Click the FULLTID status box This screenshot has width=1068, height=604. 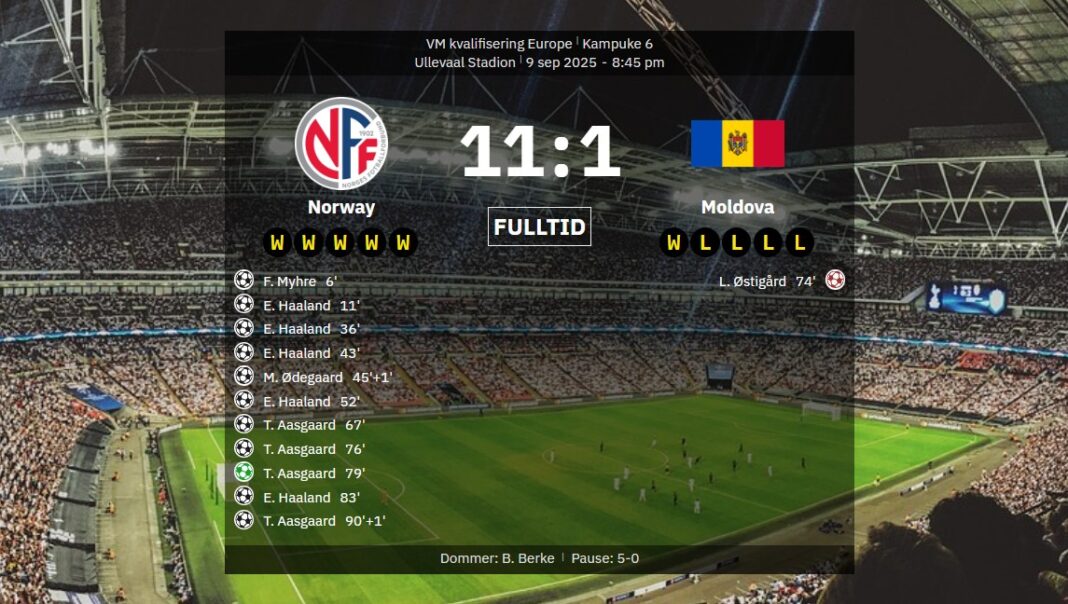click(x=540, y=227)
